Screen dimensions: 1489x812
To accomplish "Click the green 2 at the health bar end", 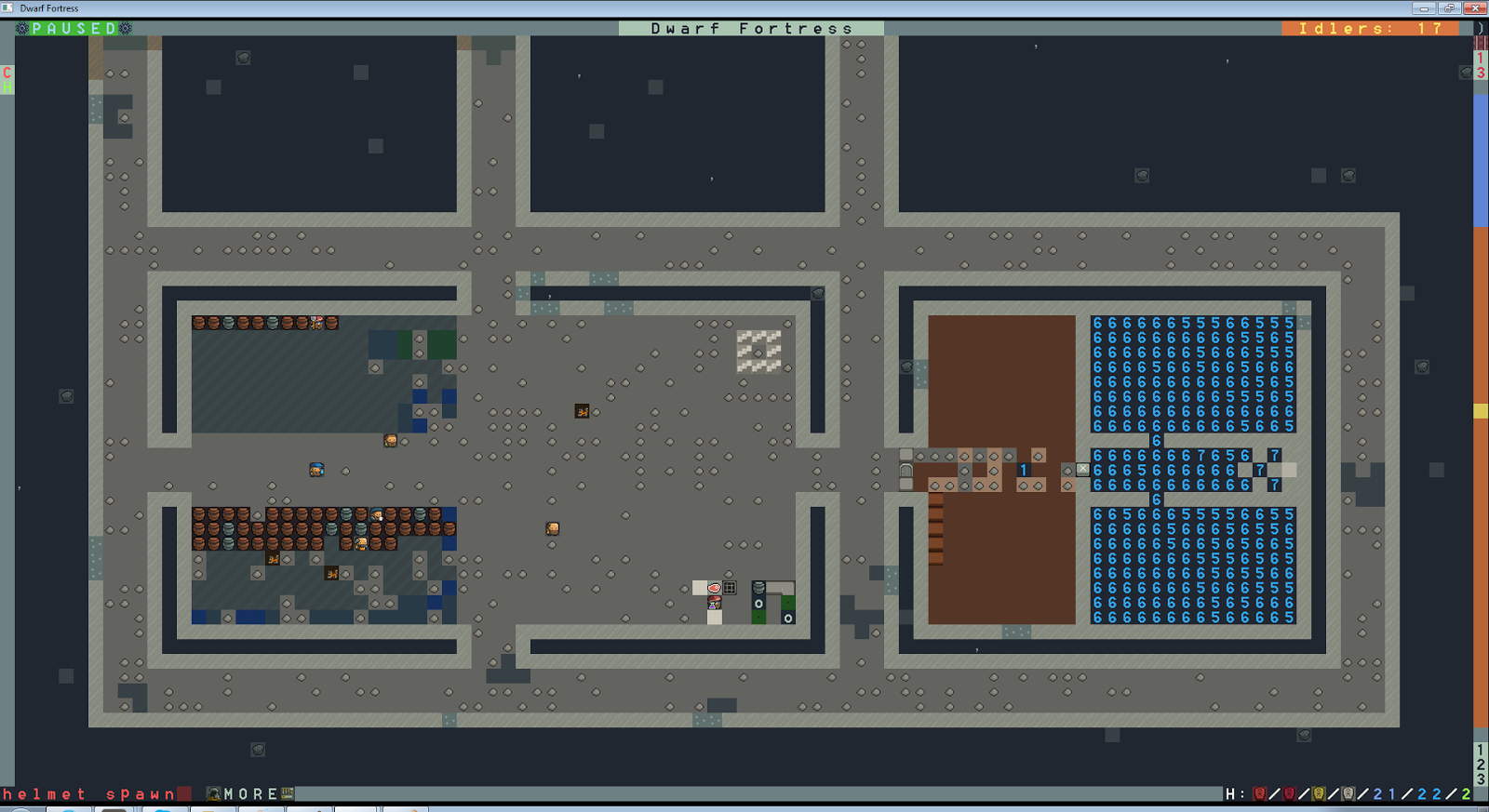I will pos(1469,793).
